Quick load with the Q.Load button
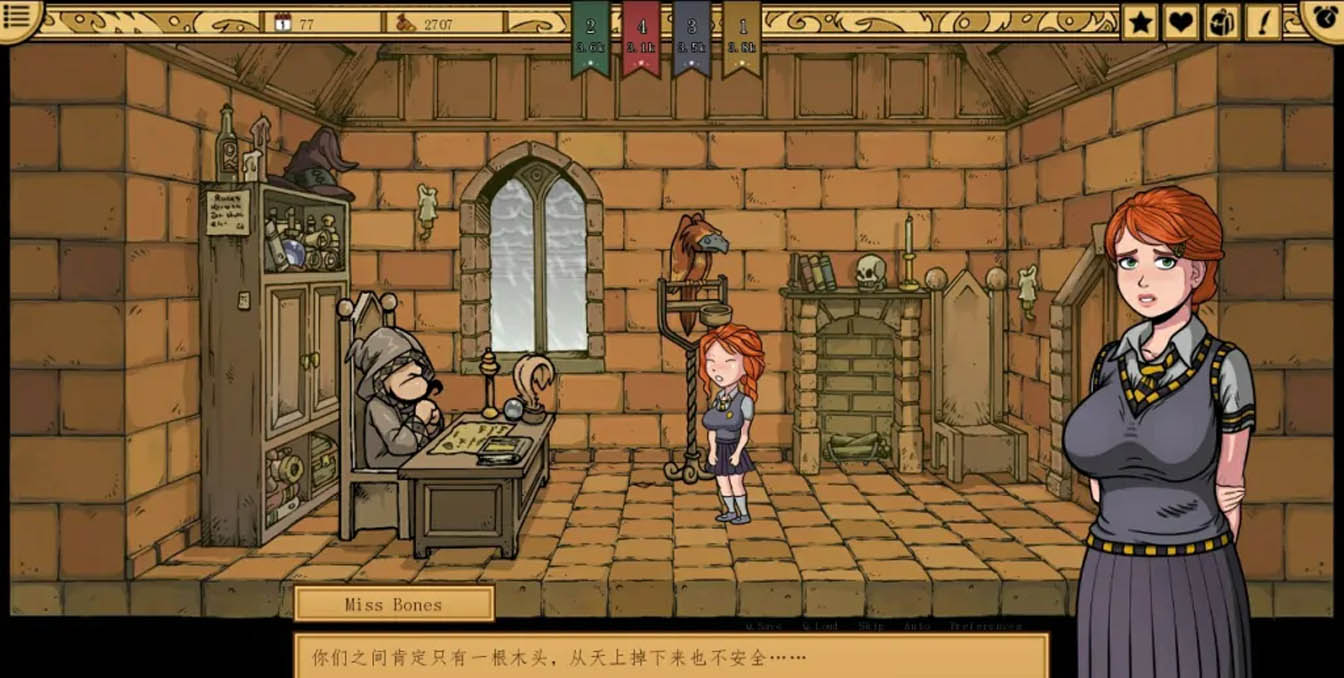 [819, 626]
